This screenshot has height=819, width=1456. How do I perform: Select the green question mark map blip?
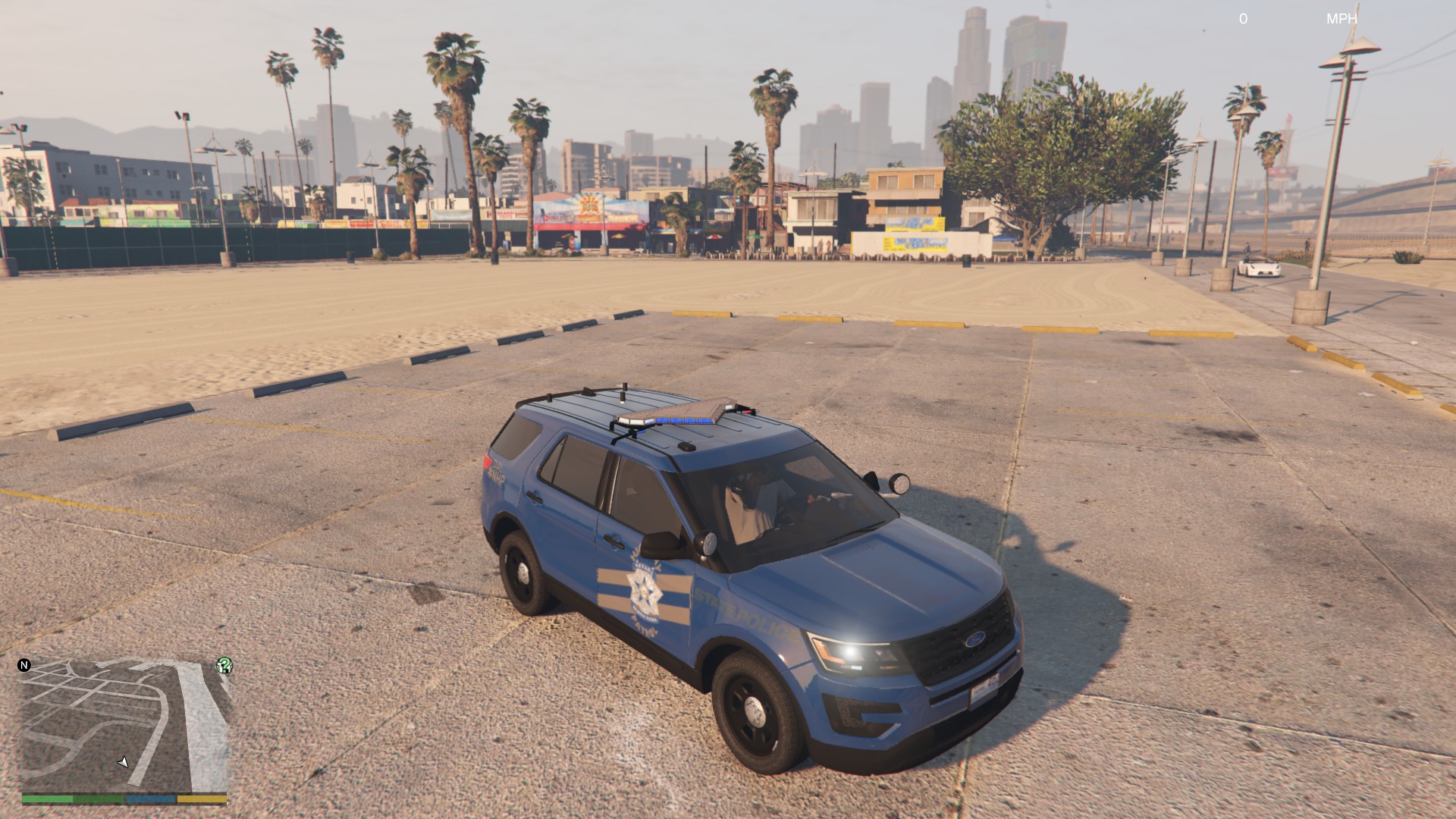(224, 666)
